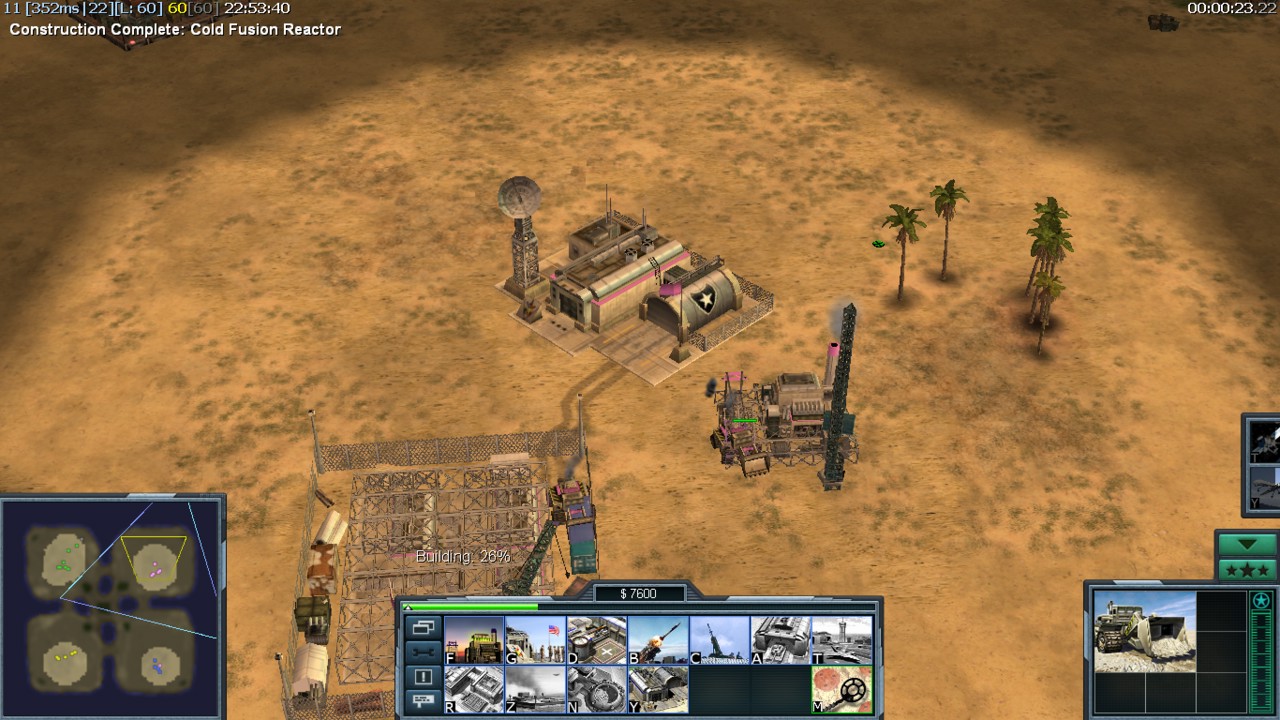Click the command bar's bottom-left sign-shaped button

pyautogui.click(x=423, y=701)
